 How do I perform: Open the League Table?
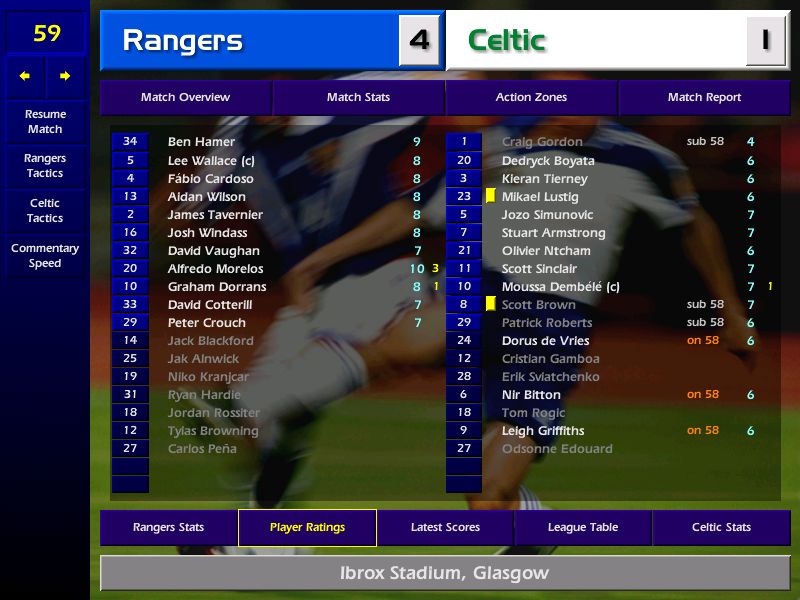coord(583,528)
